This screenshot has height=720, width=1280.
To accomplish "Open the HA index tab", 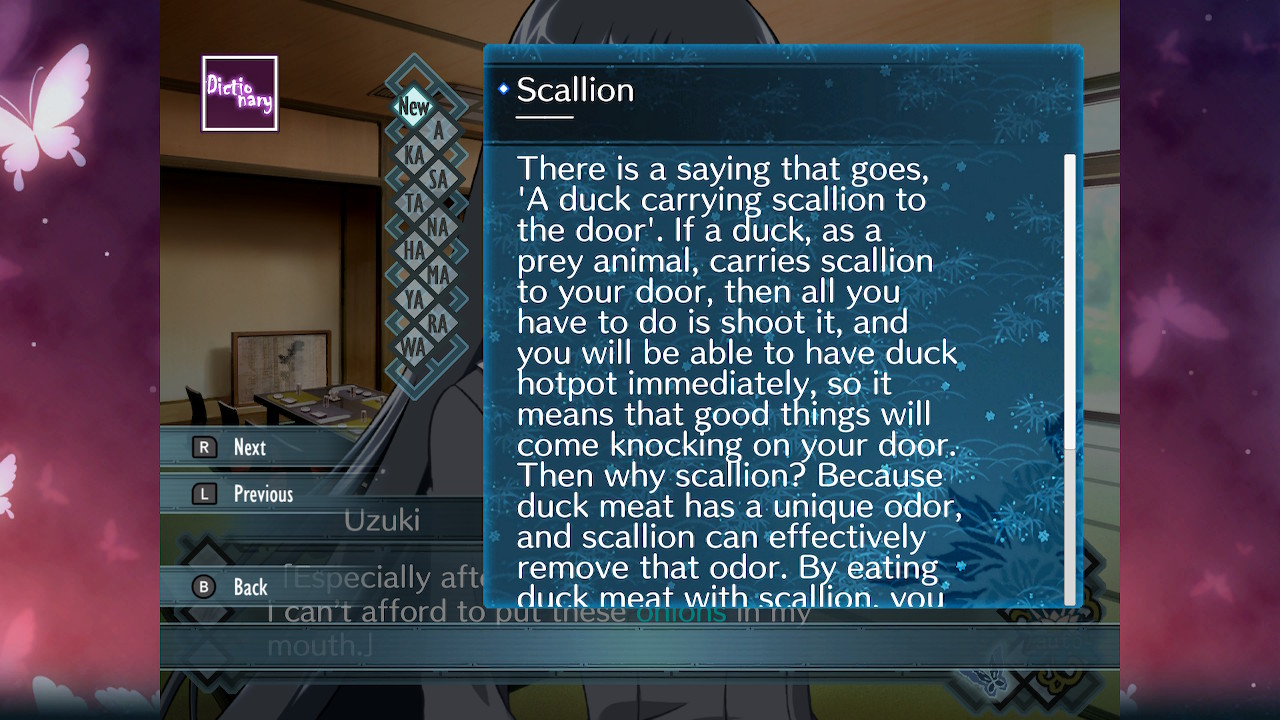I will (x=413, y=251).
